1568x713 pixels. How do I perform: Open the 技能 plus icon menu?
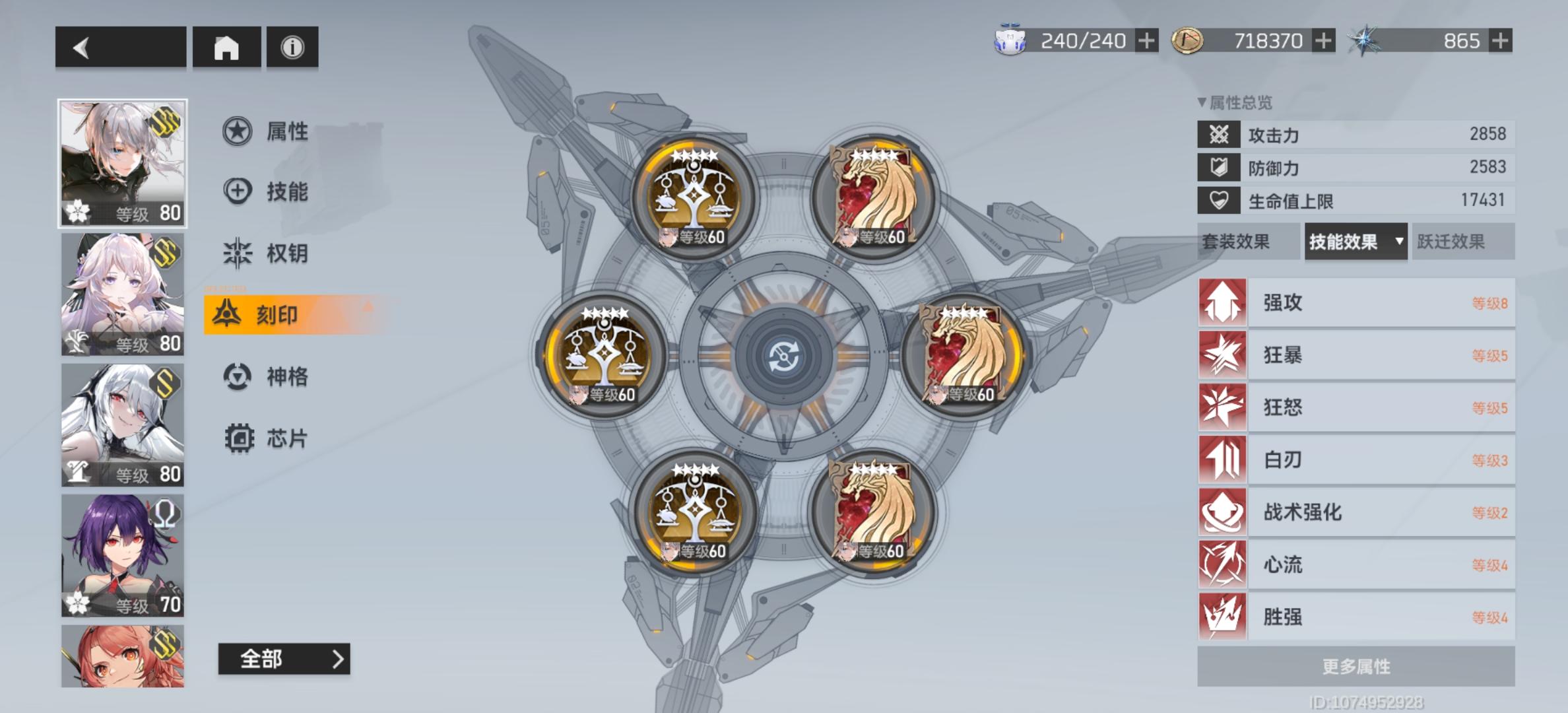click(x=236, y=190)
